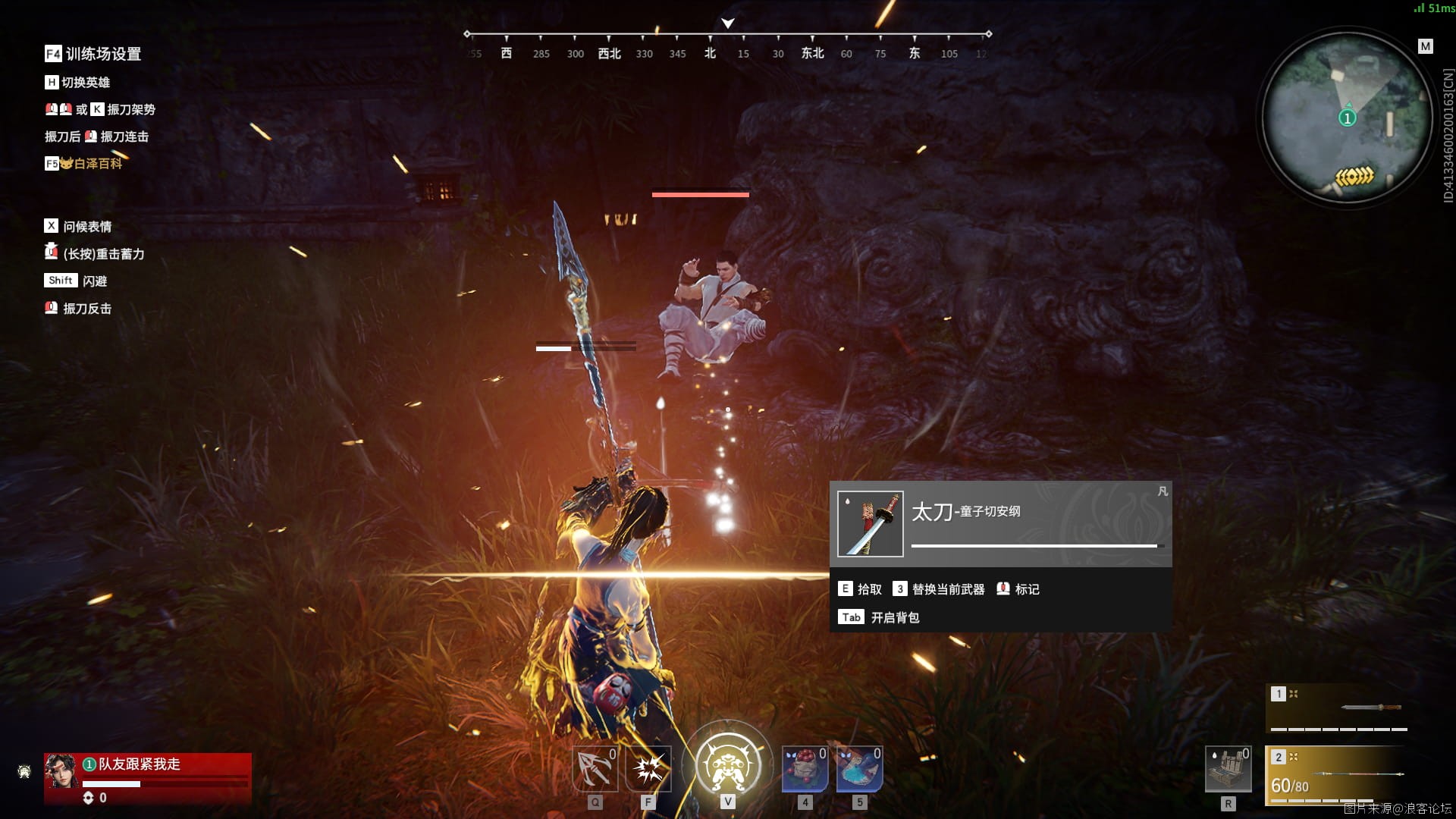The image size is (1456, 819).
Task: Trigger the burst skill icon
Action: pos(648,769)
